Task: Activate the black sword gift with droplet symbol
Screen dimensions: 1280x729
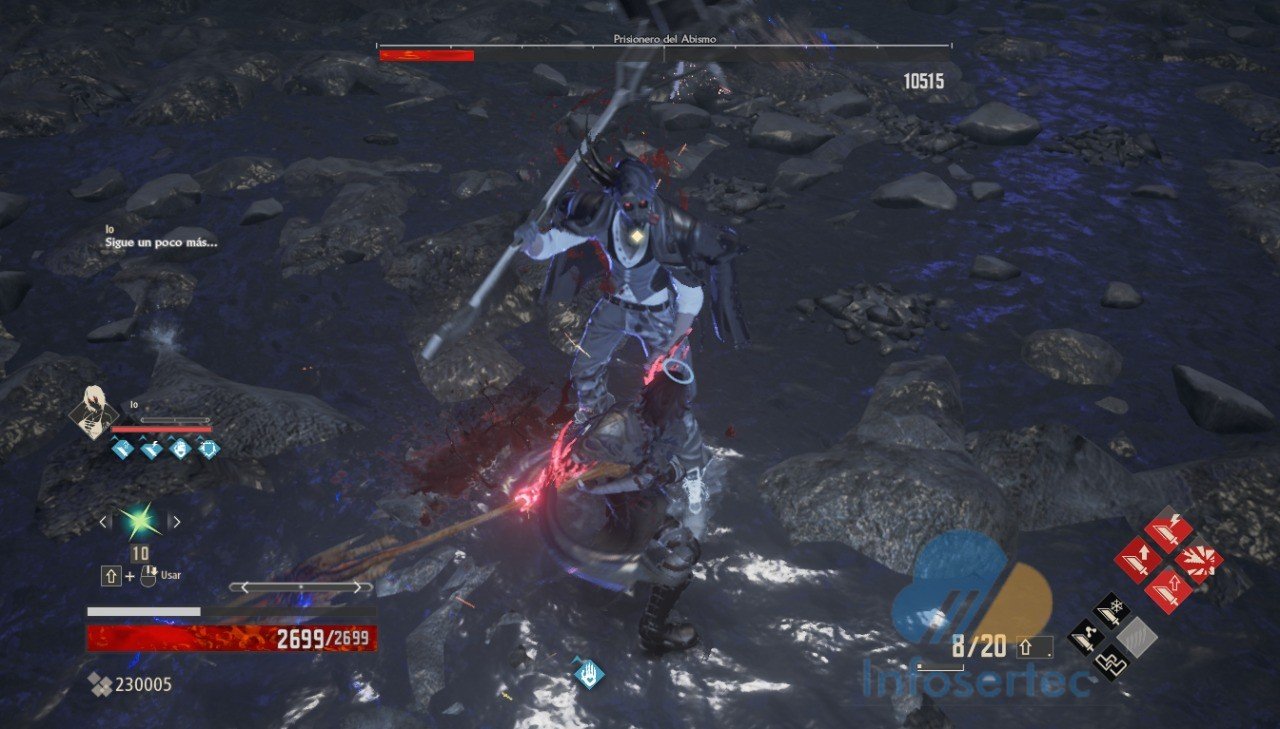Action: 1086,636
